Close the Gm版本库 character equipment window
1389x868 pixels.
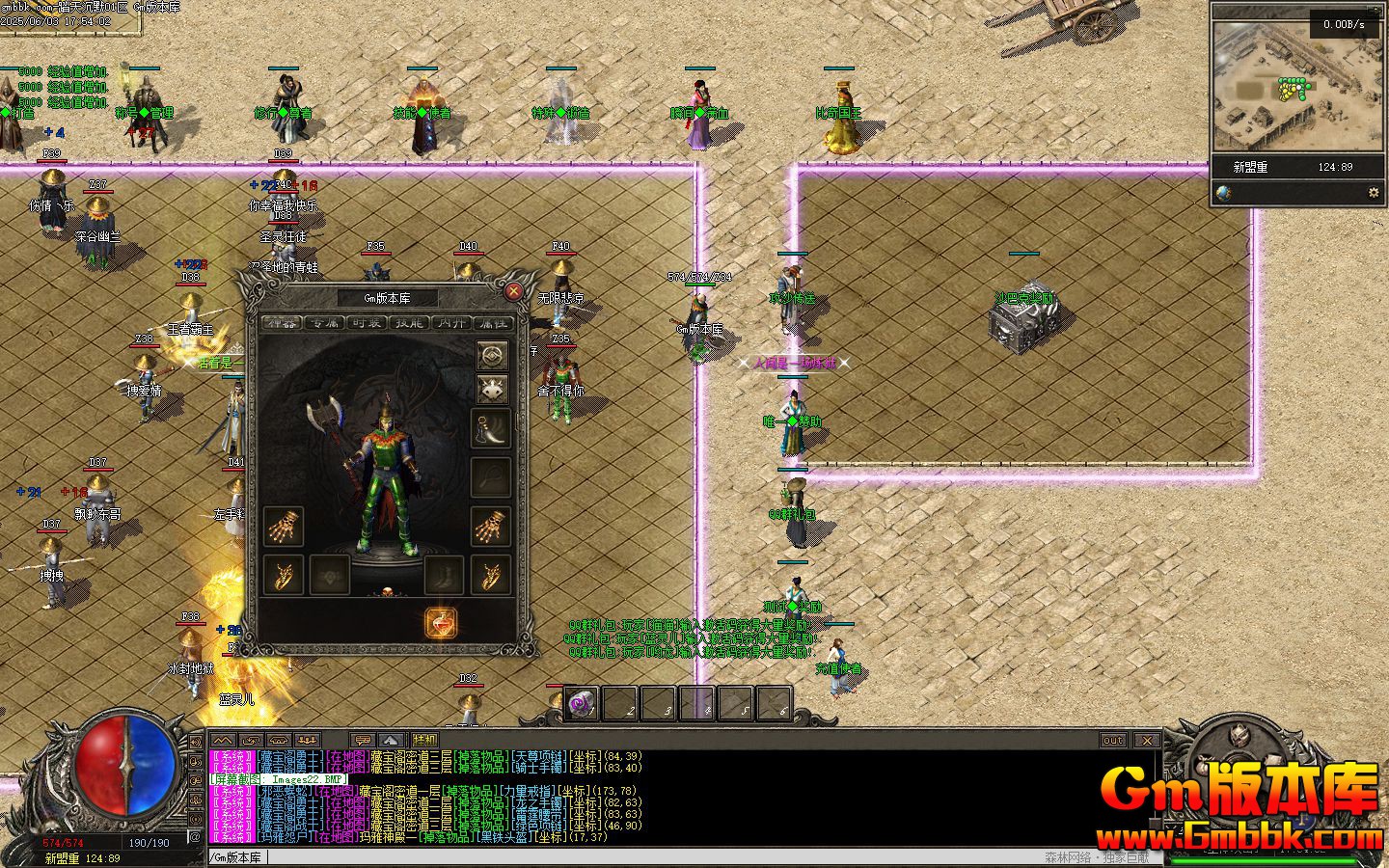click(513, 291)
